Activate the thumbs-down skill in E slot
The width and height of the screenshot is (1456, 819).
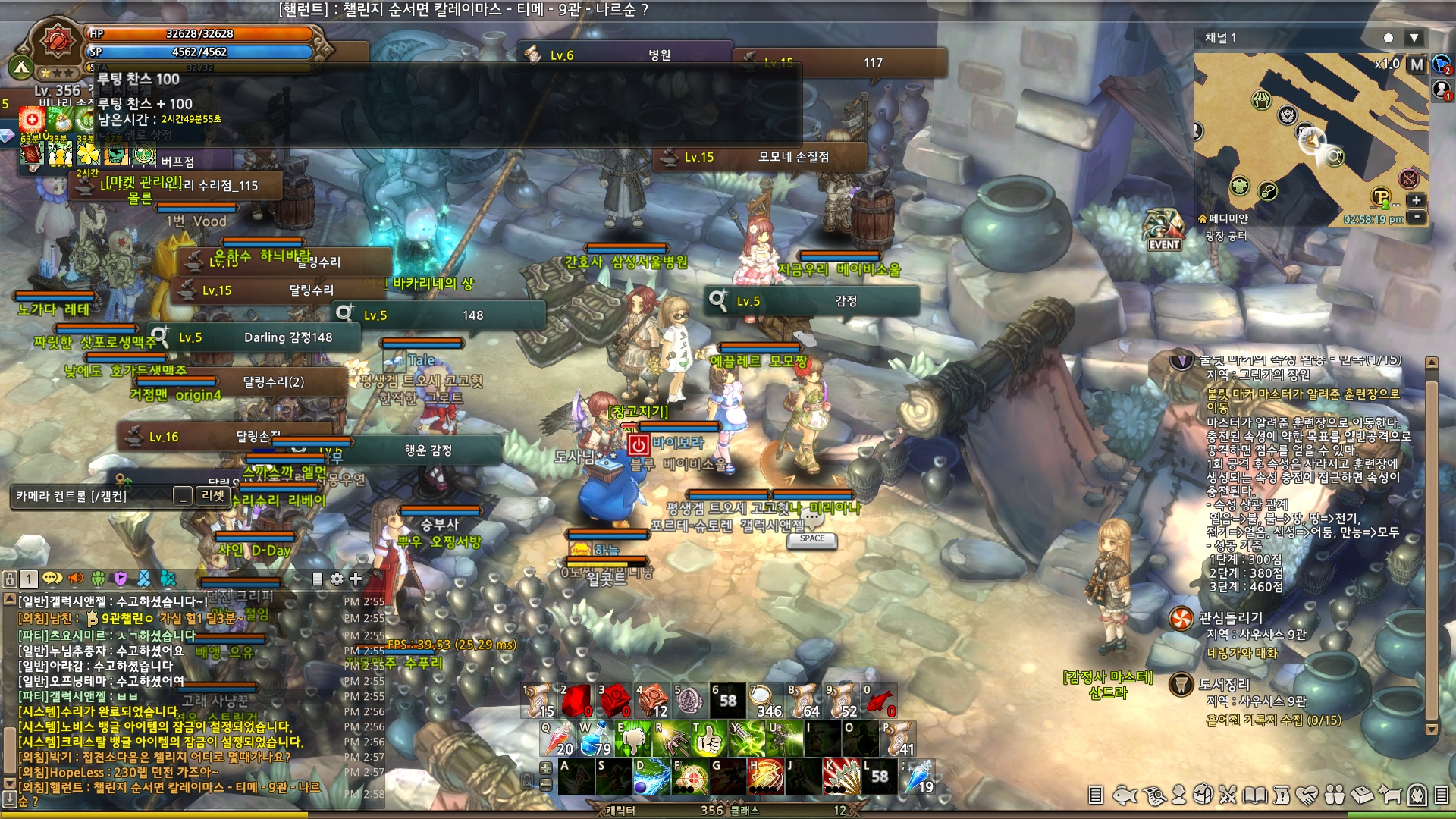coord(633,739)
